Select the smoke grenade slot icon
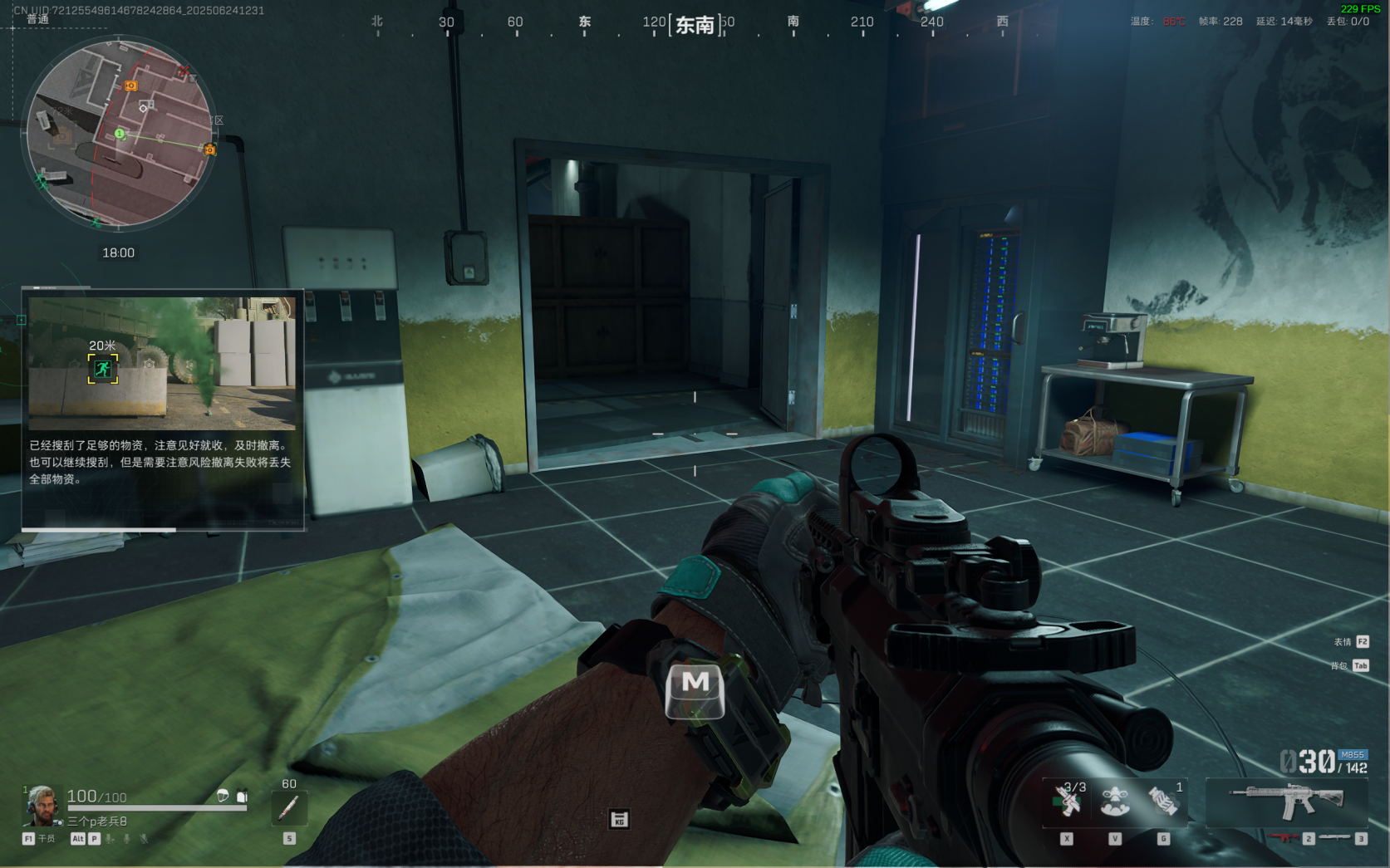The image size is (1390, 868). click(x=1162, y=800)
